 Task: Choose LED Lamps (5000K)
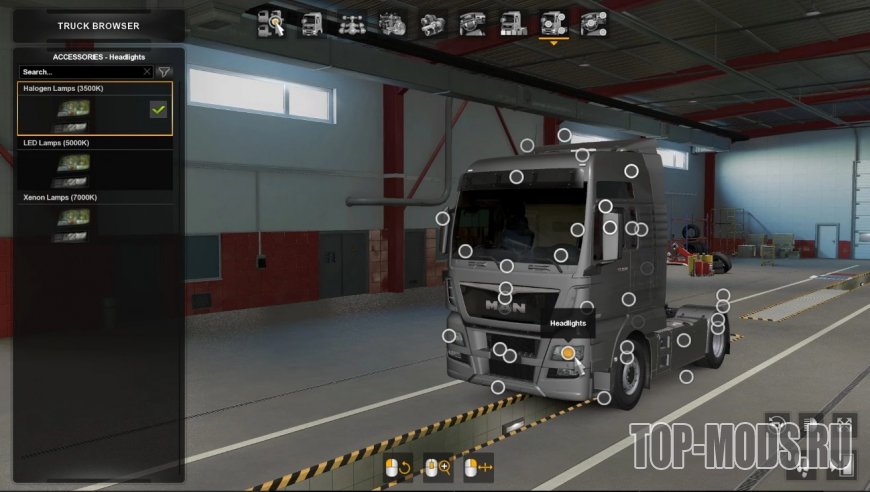(x=94, y=164)
